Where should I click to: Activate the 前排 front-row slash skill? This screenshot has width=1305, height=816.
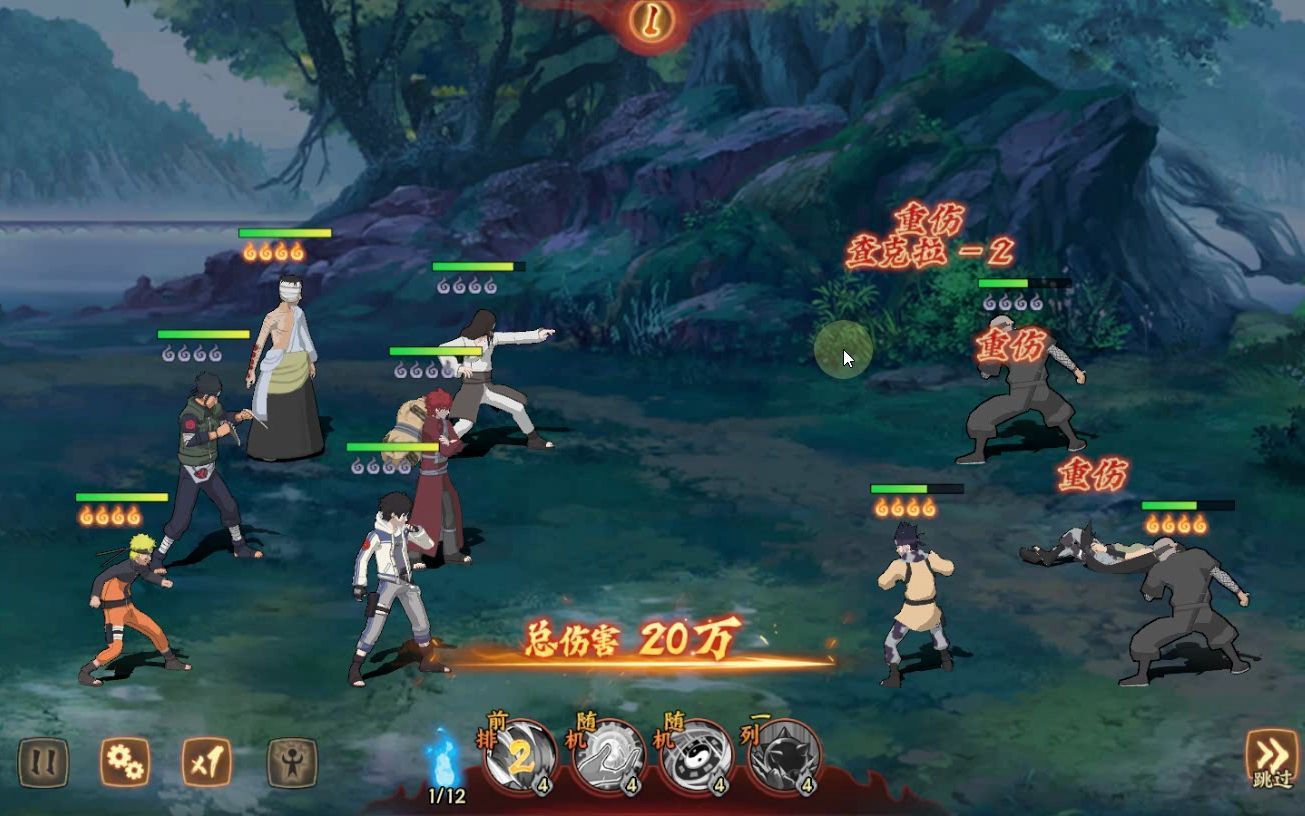point(522,758)
